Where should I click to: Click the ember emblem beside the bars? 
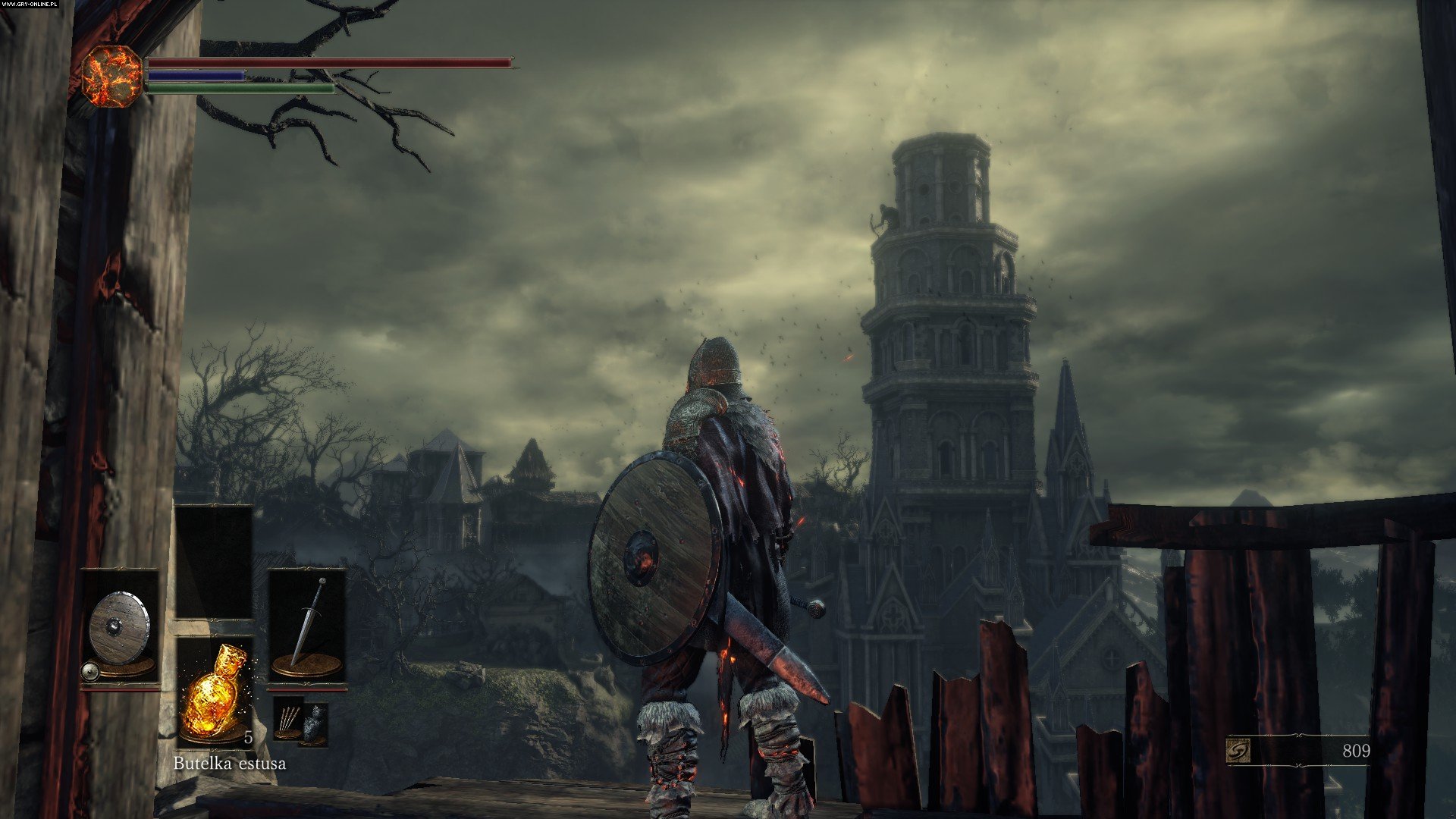(111, 76)
